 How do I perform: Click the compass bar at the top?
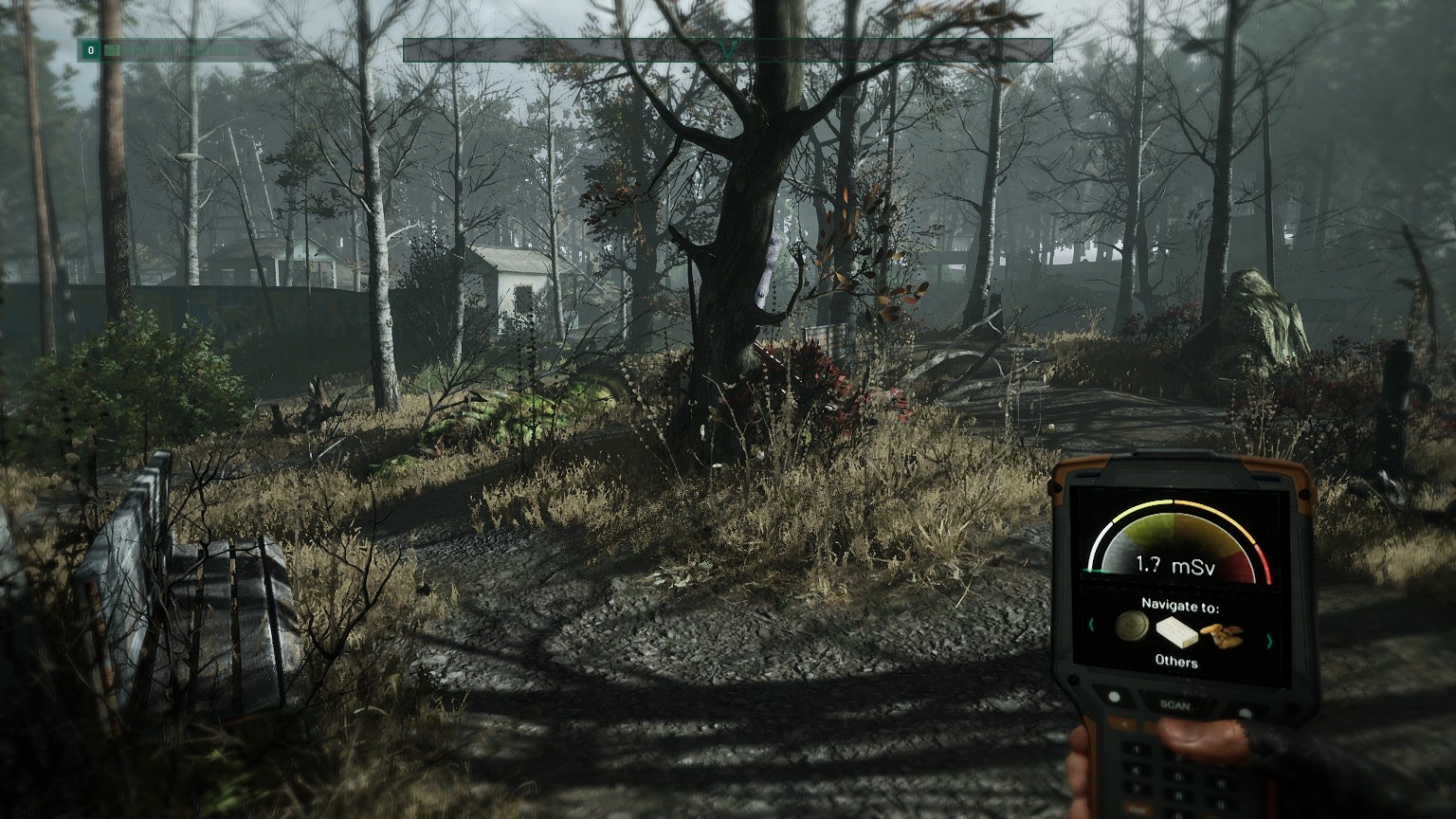coord(727,49)
